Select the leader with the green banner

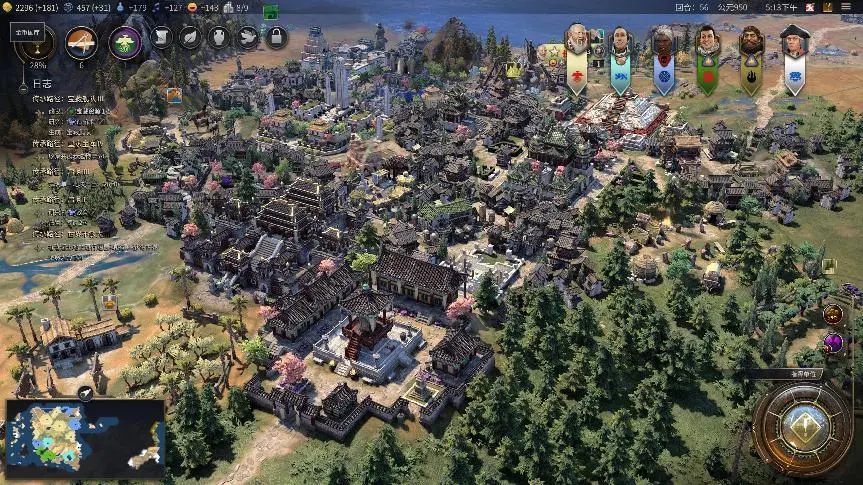[x=707, y=42]
